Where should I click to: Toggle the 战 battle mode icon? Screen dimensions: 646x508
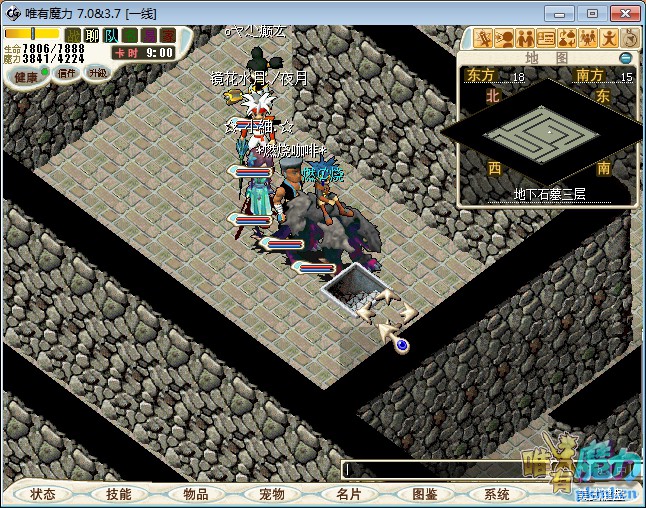point(74,36)
